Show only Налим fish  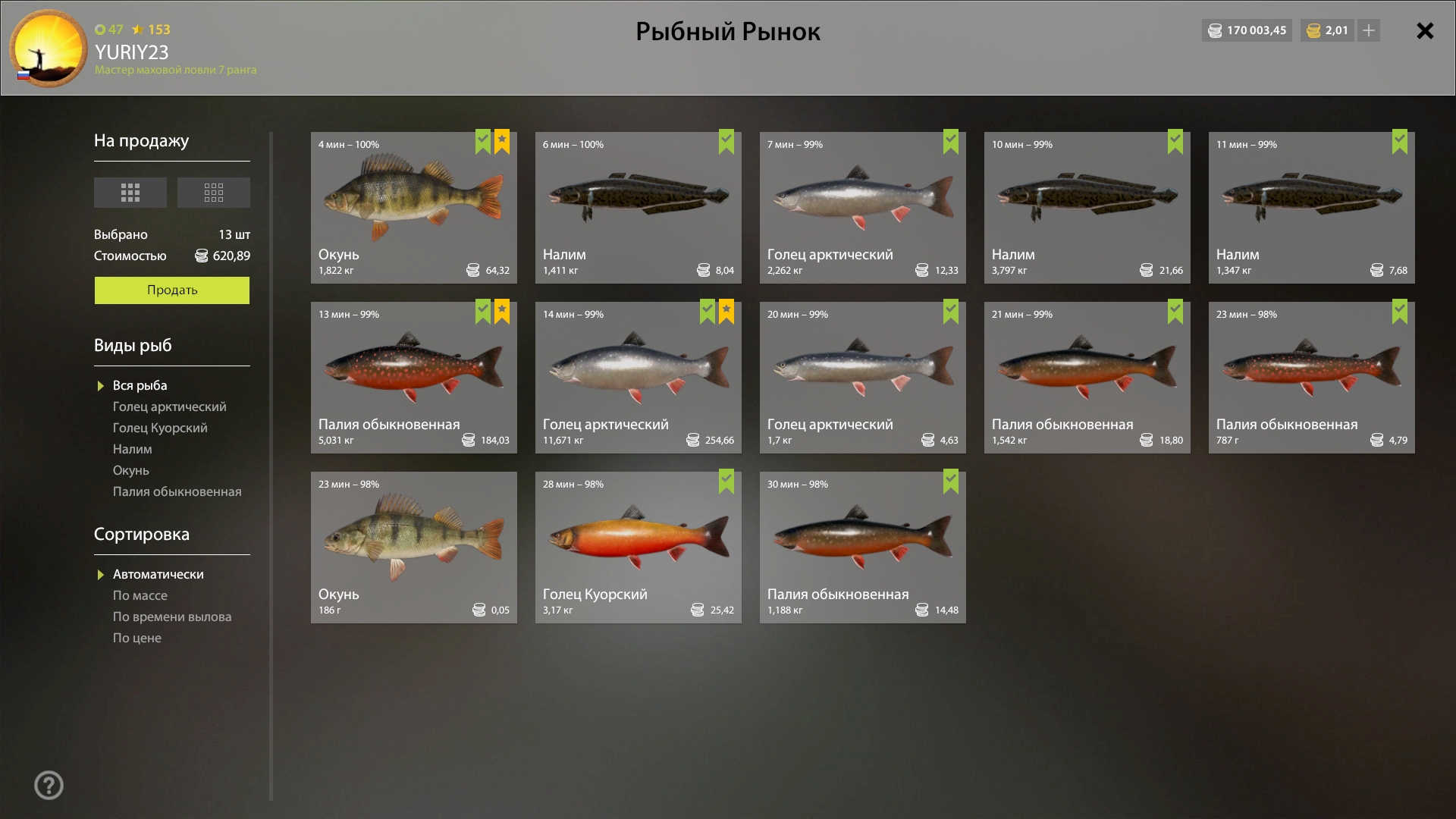[132, 449]
